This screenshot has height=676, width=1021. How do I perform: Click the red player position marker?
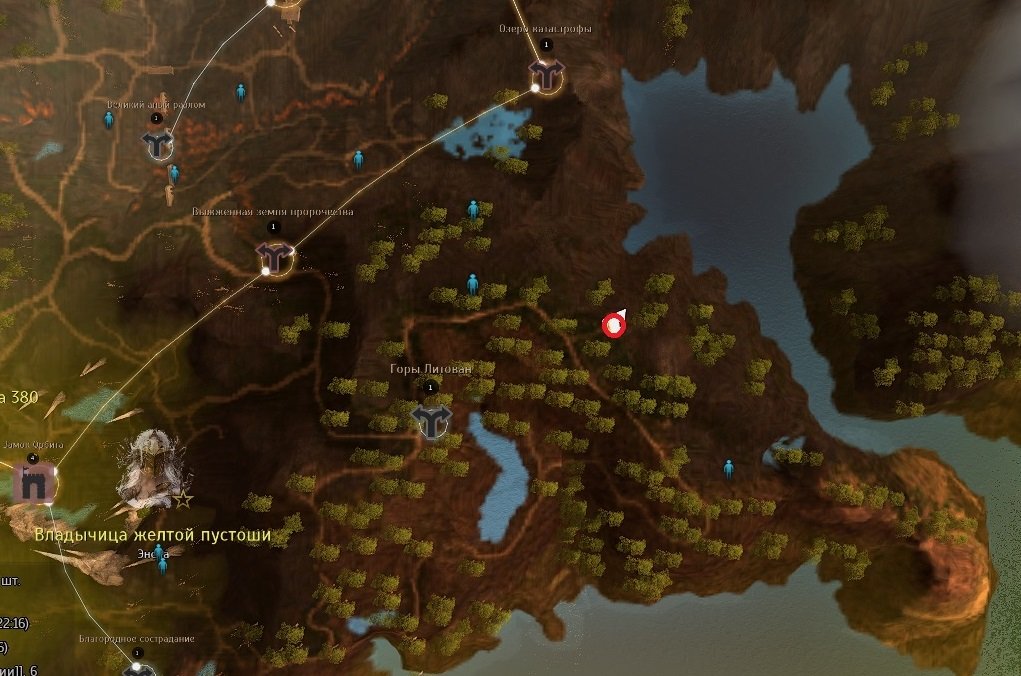[x=613, y=325]
